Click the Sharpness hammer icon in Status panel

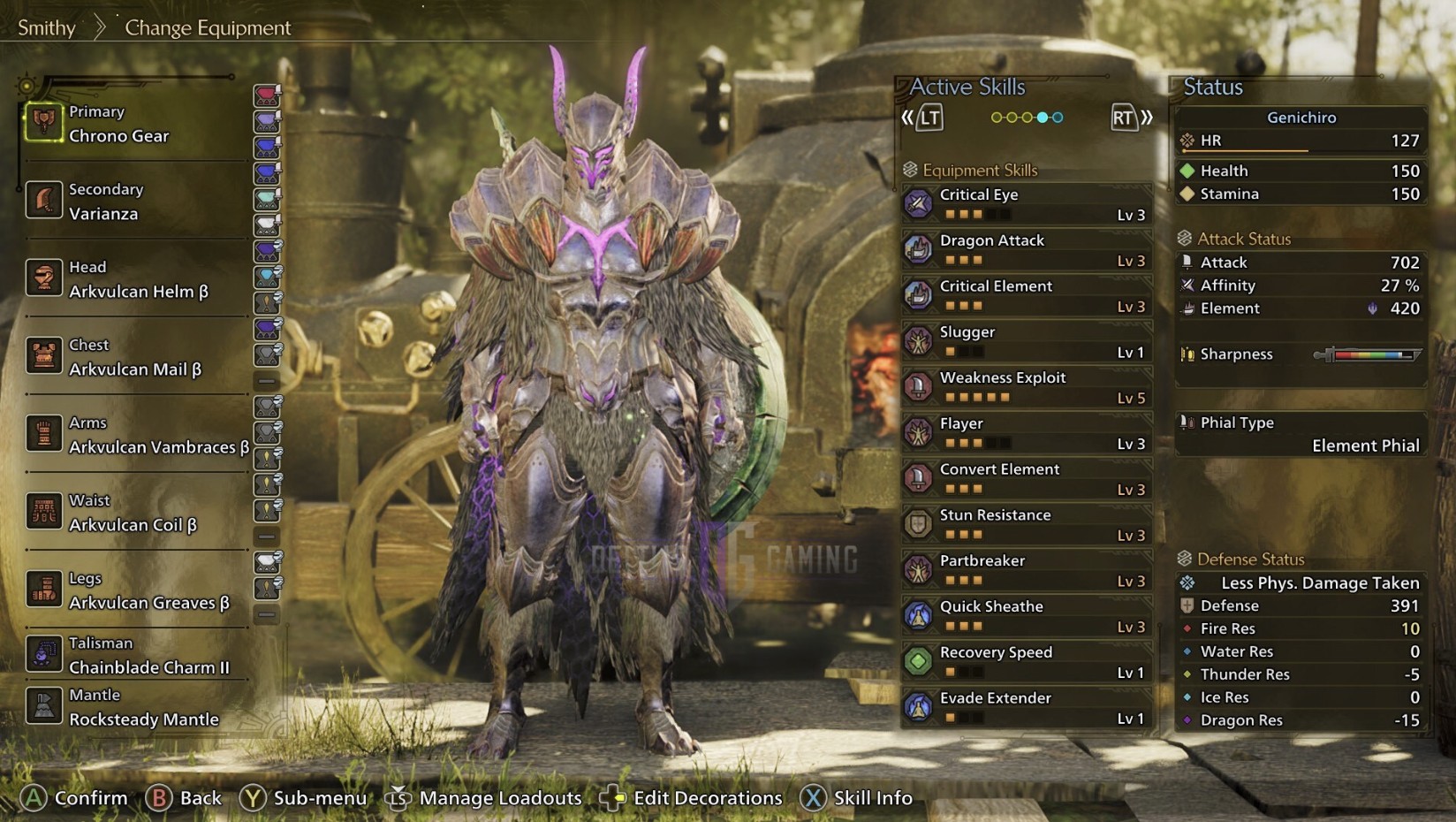pyautogui.click(x=1187, y=354)
